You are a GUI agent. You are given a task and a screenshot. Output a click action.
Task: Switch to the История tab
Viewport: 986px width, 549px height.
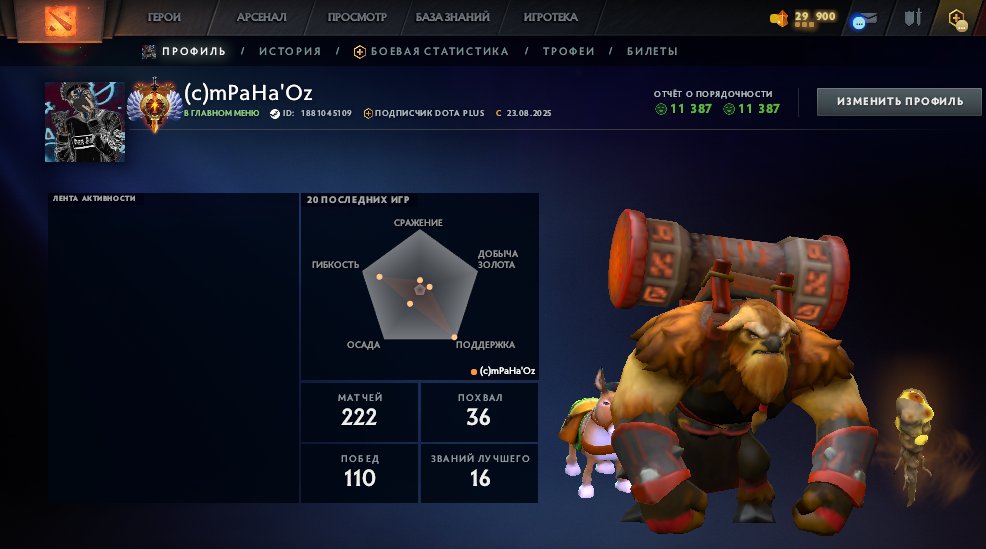[x=290, y=51]
